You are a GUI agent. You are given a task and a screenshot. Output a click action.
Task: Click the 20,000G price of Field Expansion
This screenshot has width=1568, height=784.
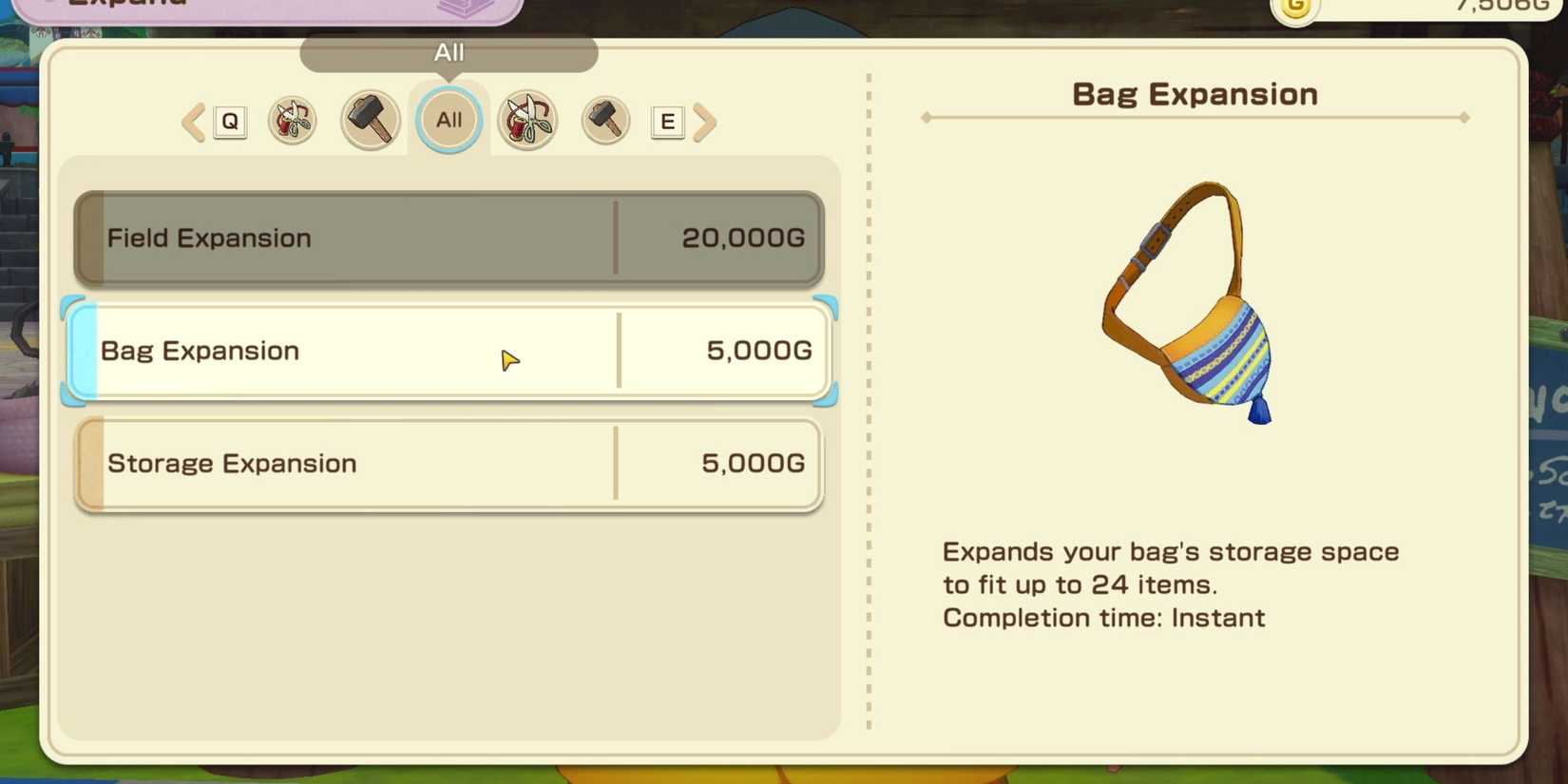click(741, 239)
